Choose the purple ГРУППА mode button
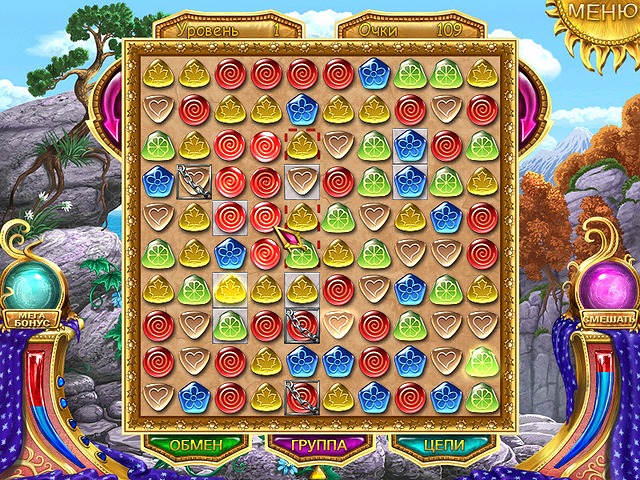This screenshot has width=640, height=480. 320,444
